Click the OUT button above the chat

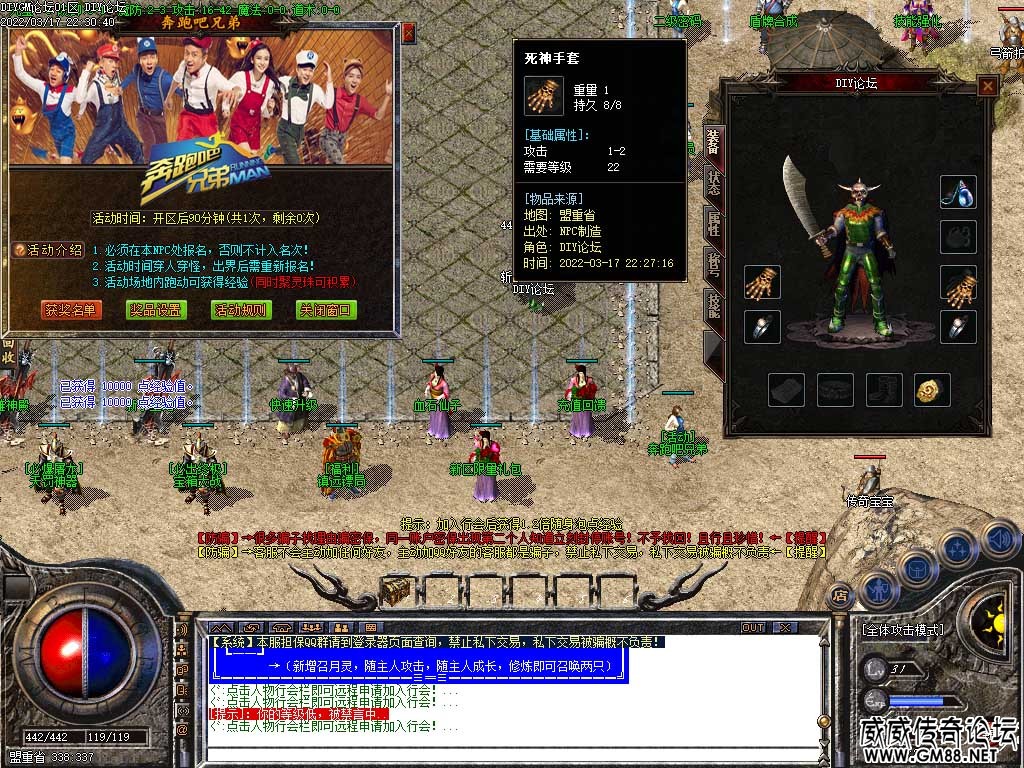[x=752, y=628]
